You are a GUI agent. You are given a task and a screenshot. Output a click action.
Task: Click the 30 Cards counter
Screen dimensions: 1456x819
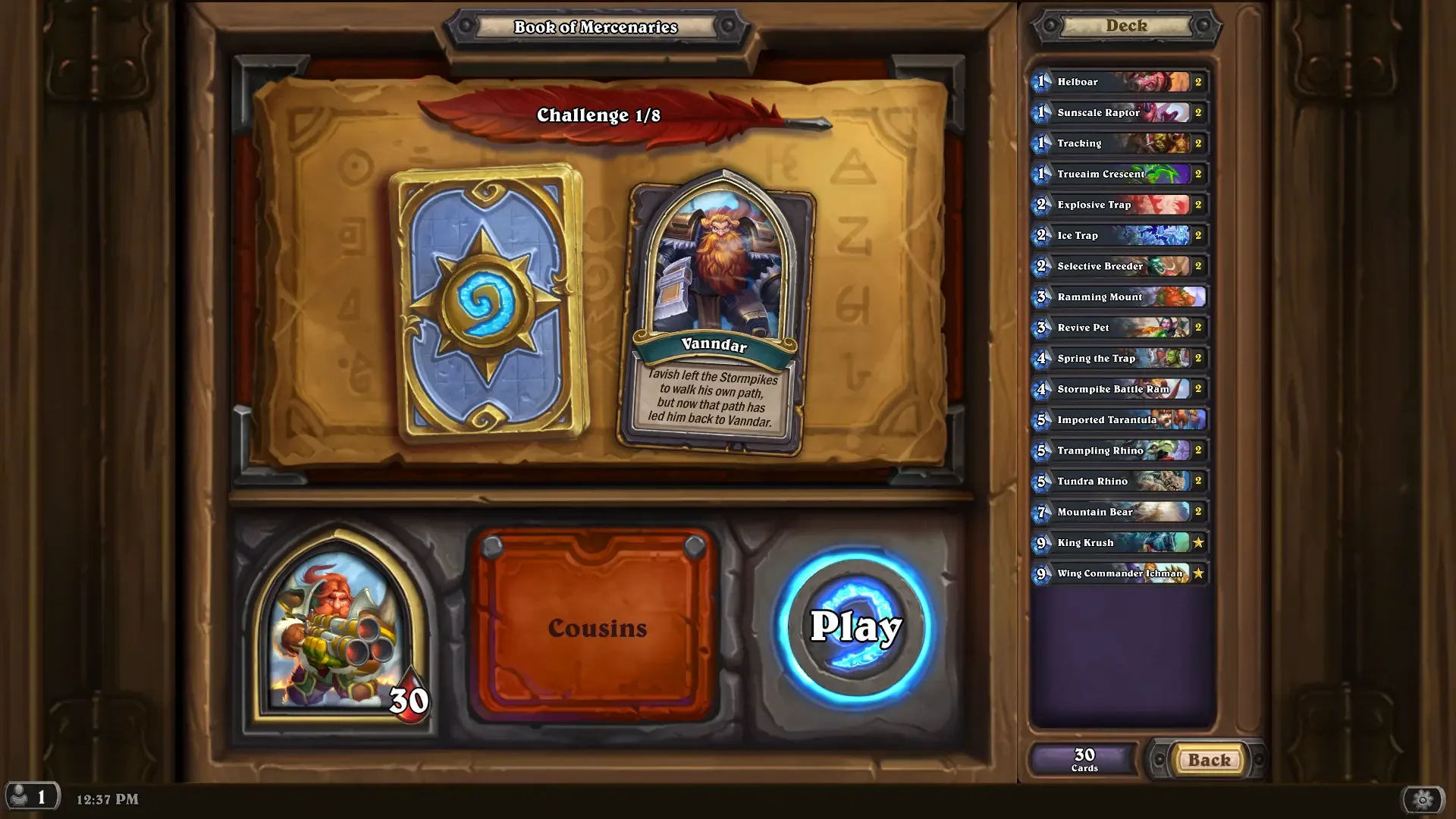tap(1083, 758)
